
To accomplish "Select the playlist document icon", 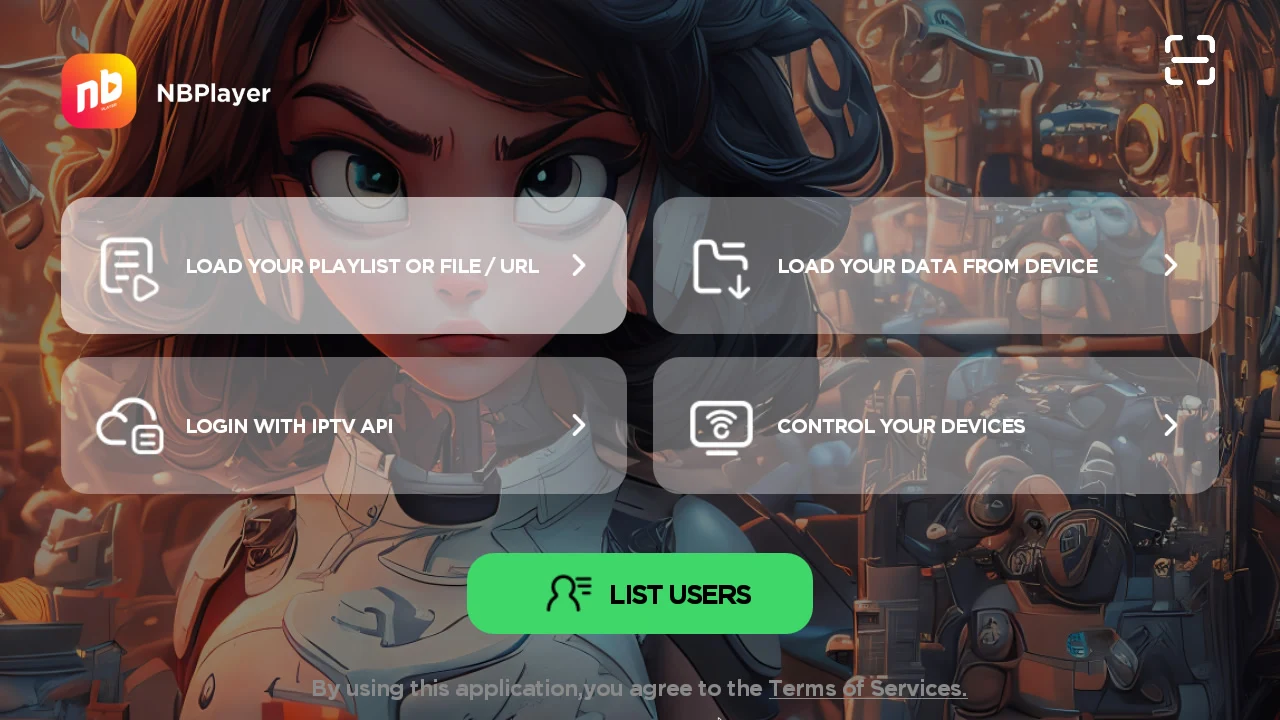I will pyautogui.click(x=129, y=265).
